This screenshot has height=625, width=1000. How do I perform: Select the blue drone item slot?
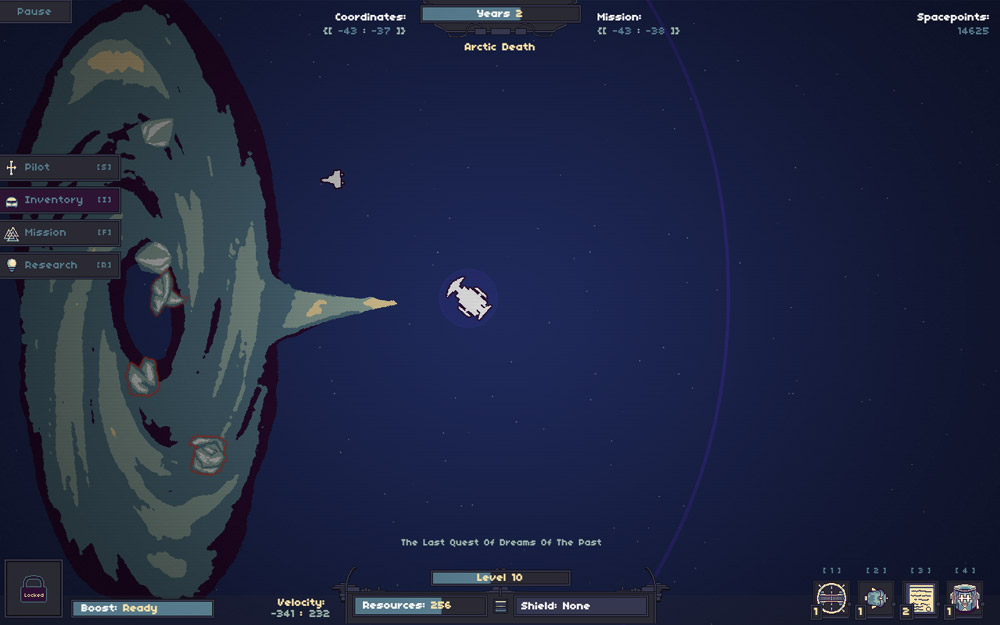[876, 598]
